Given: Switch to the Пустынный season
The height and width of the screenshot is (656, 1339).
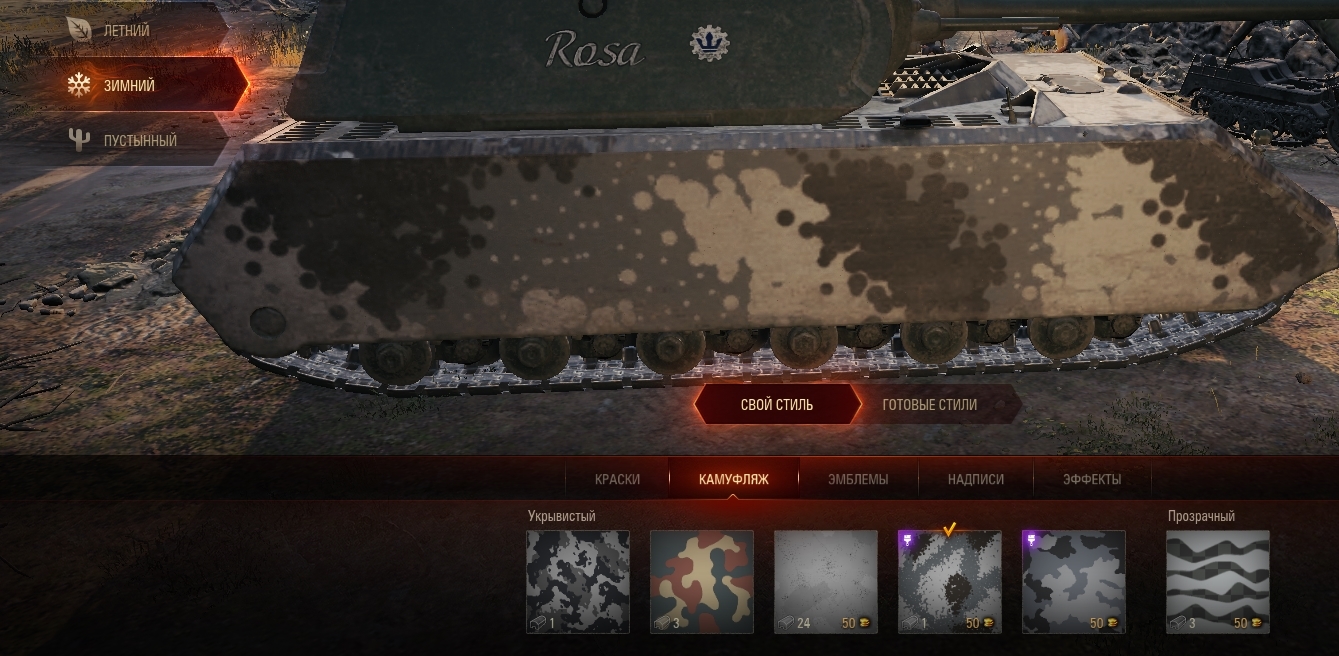Looking at the screenshot, I should coord(140,141).
